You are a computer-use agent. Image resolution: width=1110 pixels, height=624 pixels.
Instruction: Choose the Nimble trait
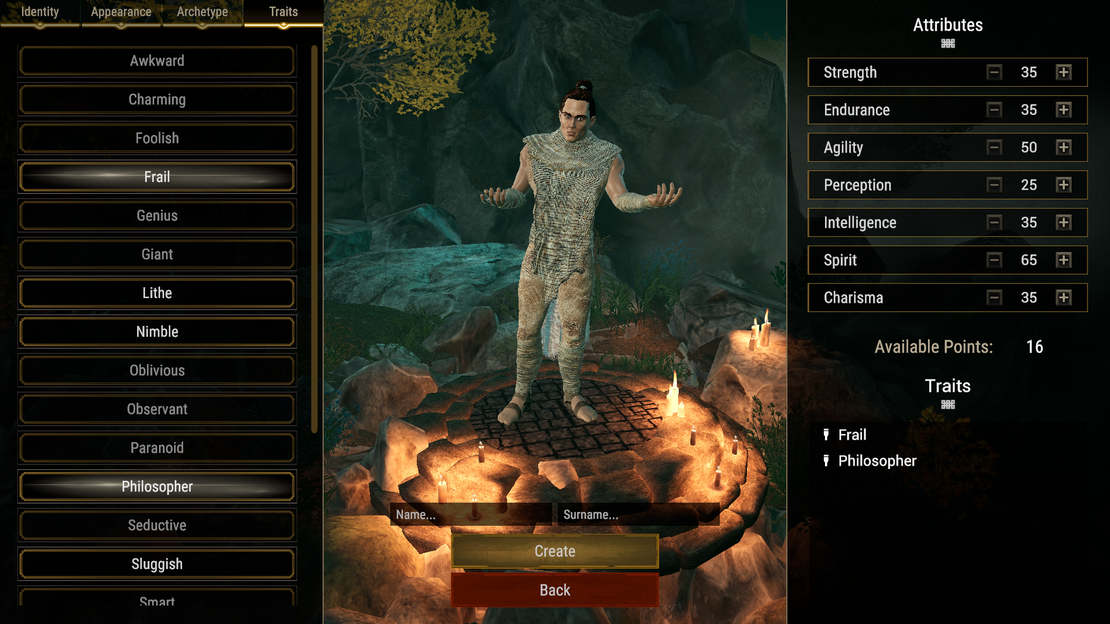click(x=157, y=332)
